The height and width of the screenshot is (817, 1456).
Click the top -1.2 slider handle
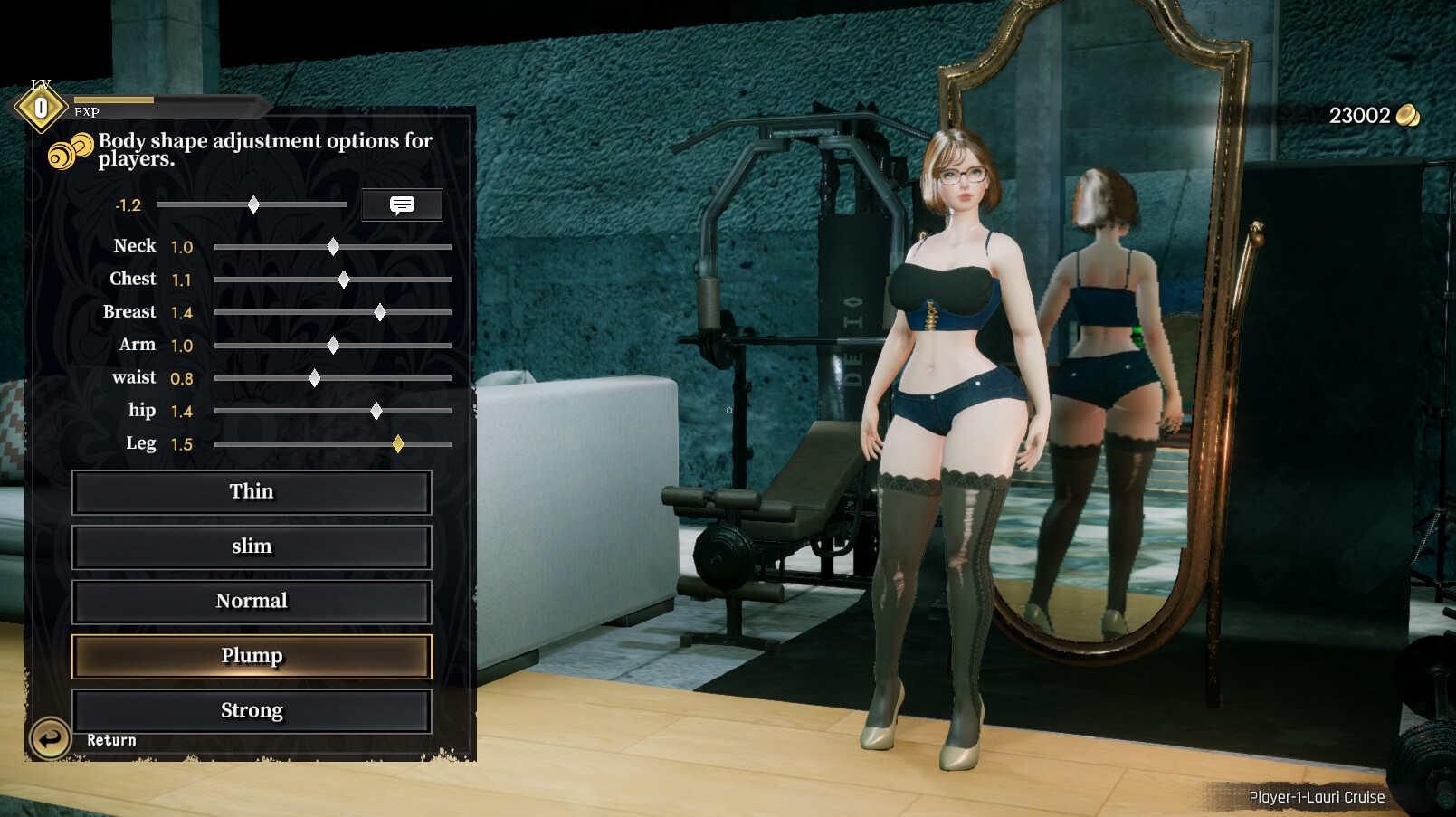click(253, 205)
